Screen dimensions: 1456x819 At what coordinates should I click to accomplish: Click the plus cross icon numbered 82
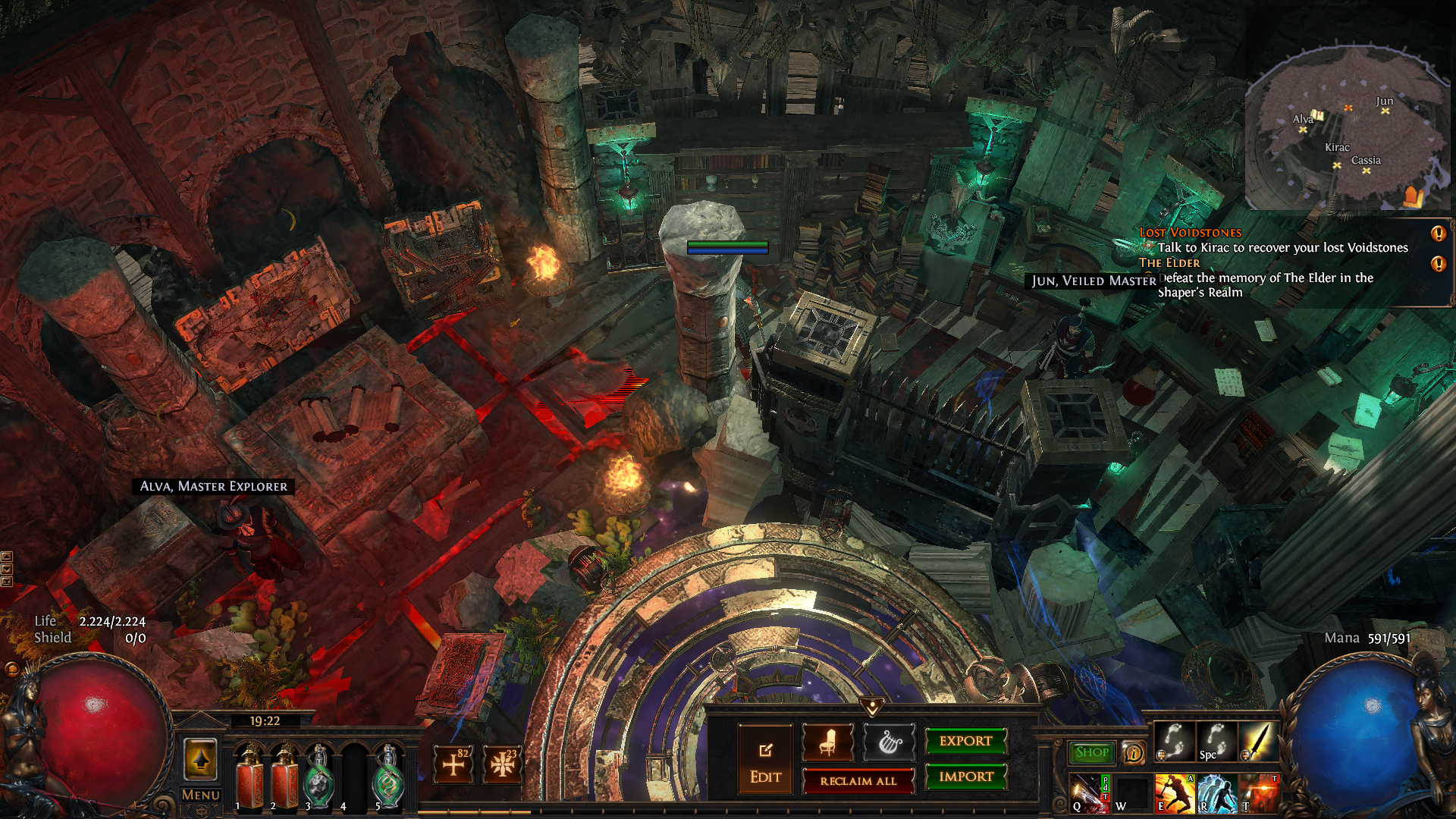[453, 764]
